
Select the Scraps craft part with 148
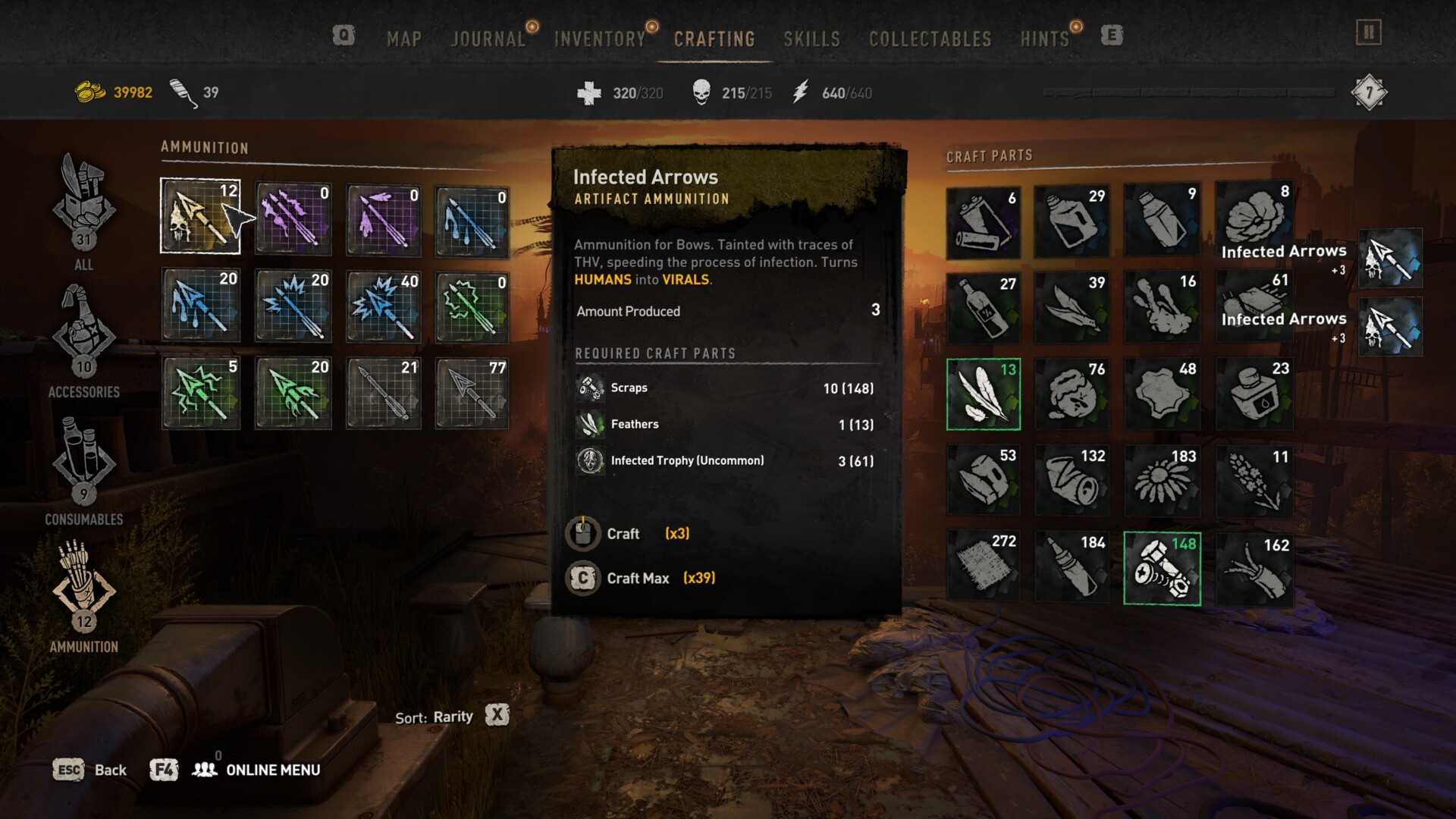tap(1162, 569)
